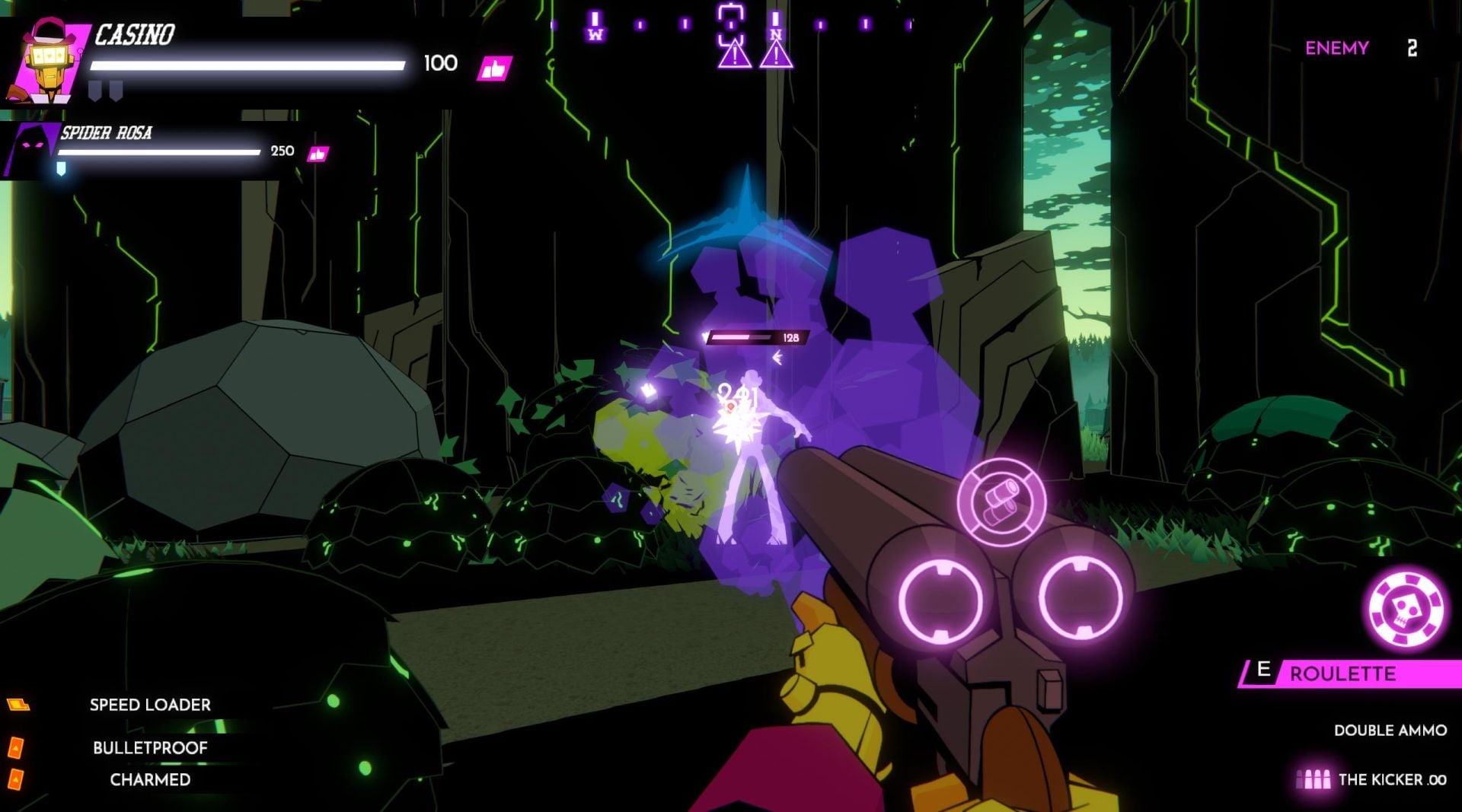This screenshot has height=812, width=1462.
Task: Select The Kicker weapon entry
Action: (x=1391, y=779)
